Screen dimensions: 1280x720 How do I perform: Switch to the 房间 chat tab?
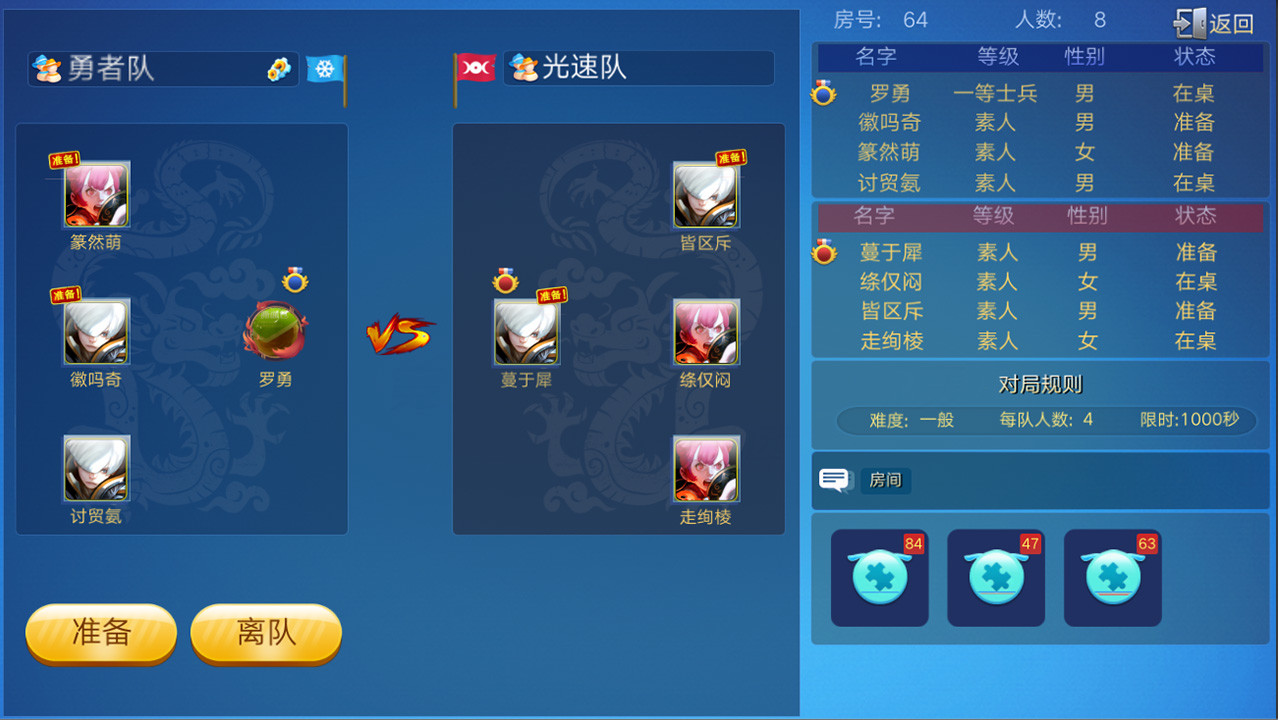pos(887,480)
